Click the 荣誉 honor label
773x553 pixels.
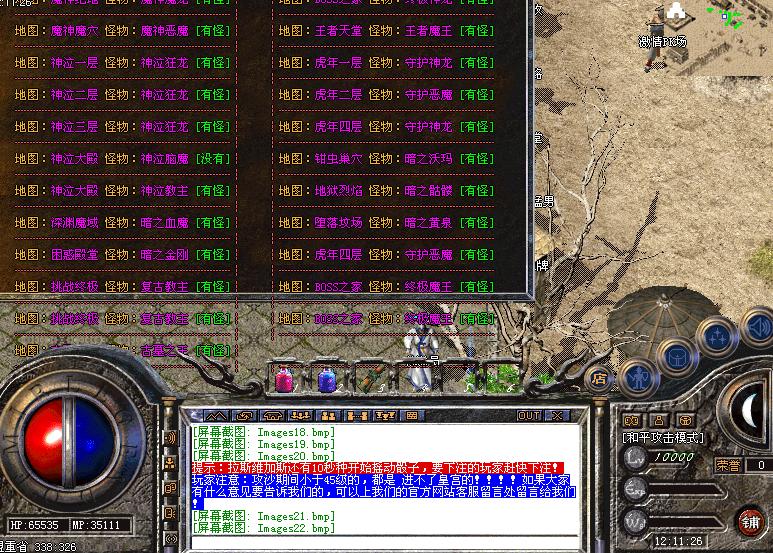(728, 465)
